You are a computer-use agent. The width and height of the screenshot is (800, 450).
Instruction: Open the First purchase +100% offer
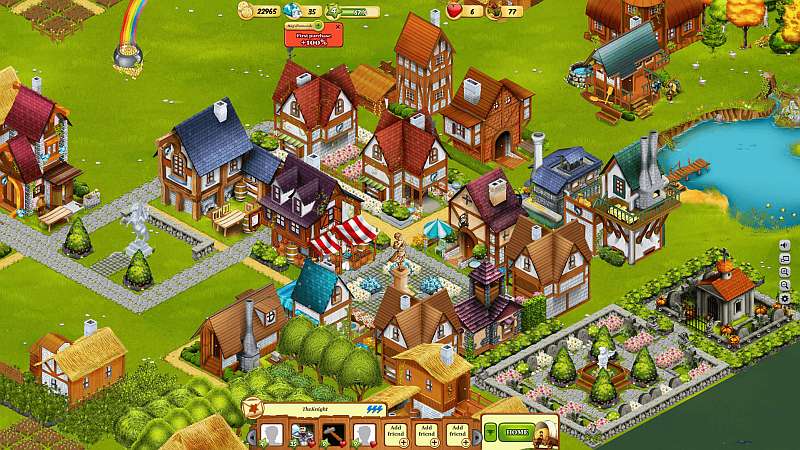click(x=312, y=37)
